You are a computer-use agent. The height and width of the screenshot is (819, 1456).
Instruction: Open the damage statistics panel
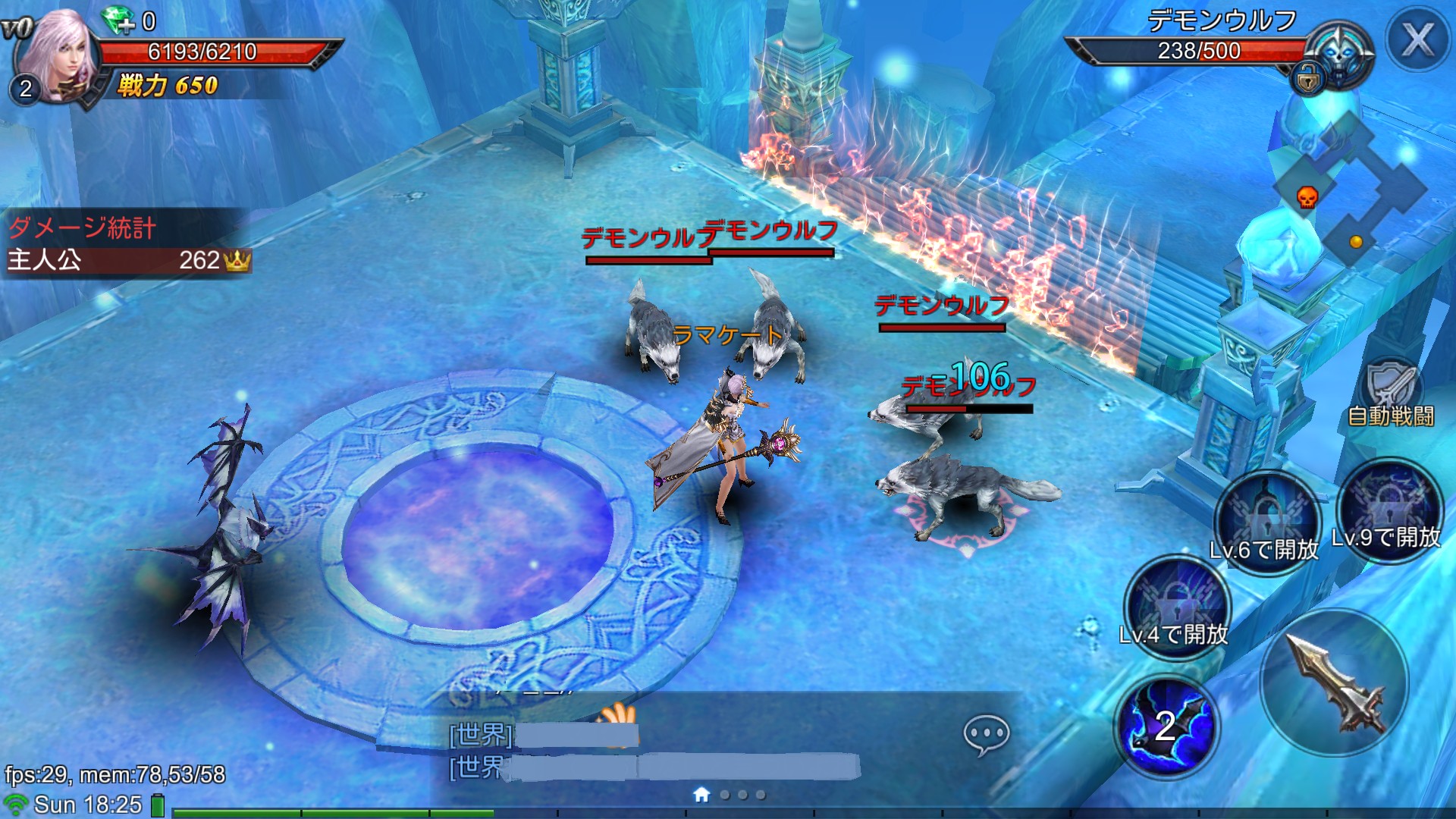coord(125,243)
